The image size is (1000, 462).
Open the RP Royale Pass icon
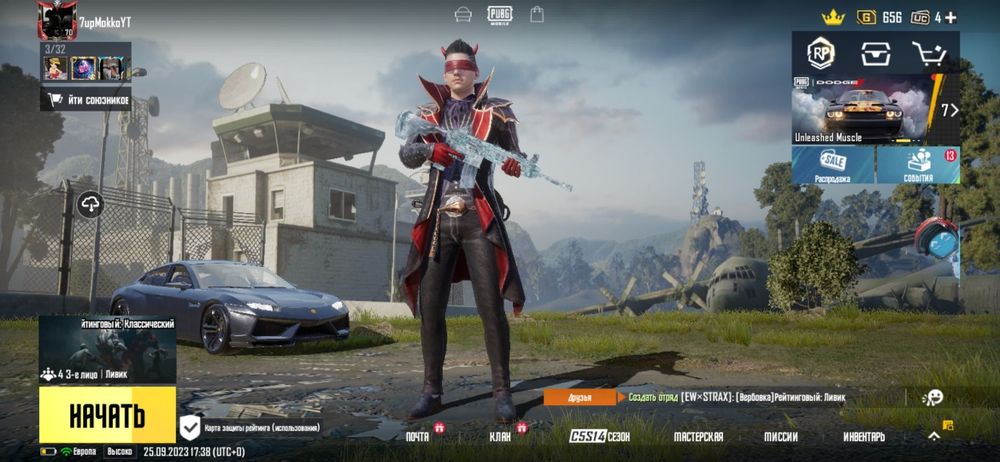pyautogui.click(x=821, y=53)
